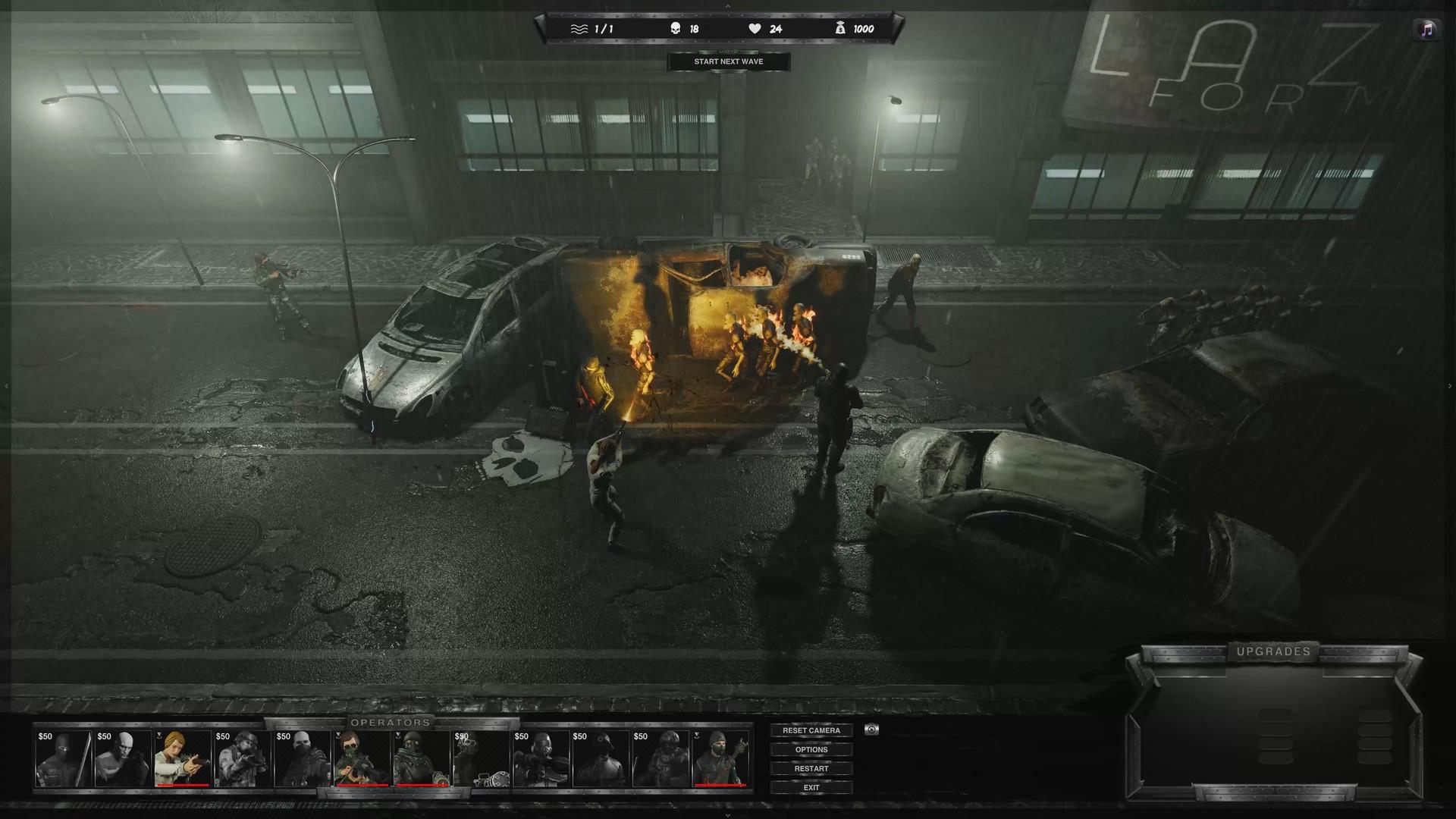Open the UPGRADES panel
The width and height of the screenshot is (1456, 819).
tap(1275, 650)
